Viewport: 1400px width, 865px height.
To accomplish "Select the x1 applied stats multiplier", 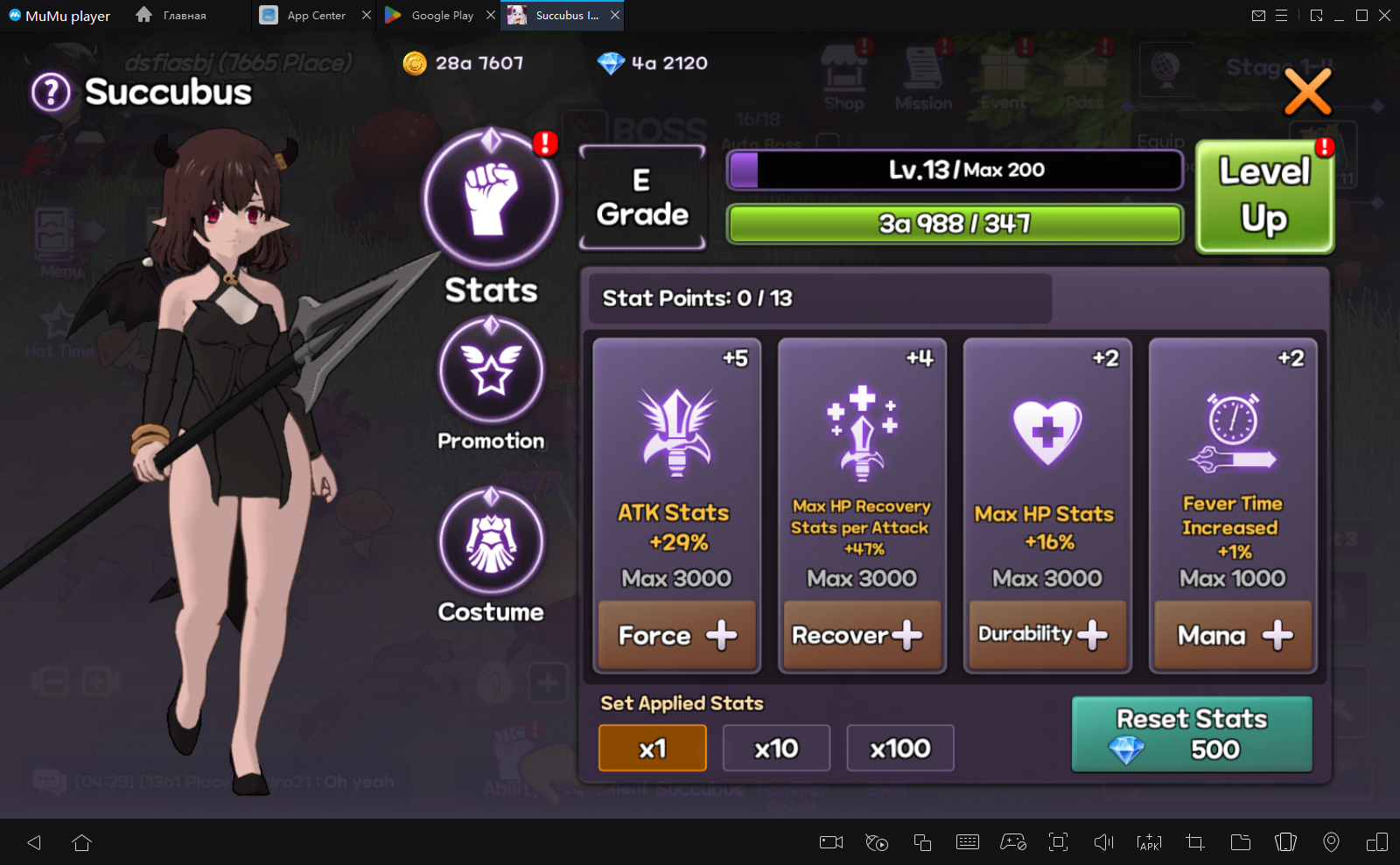I will [x=653, y=749].
